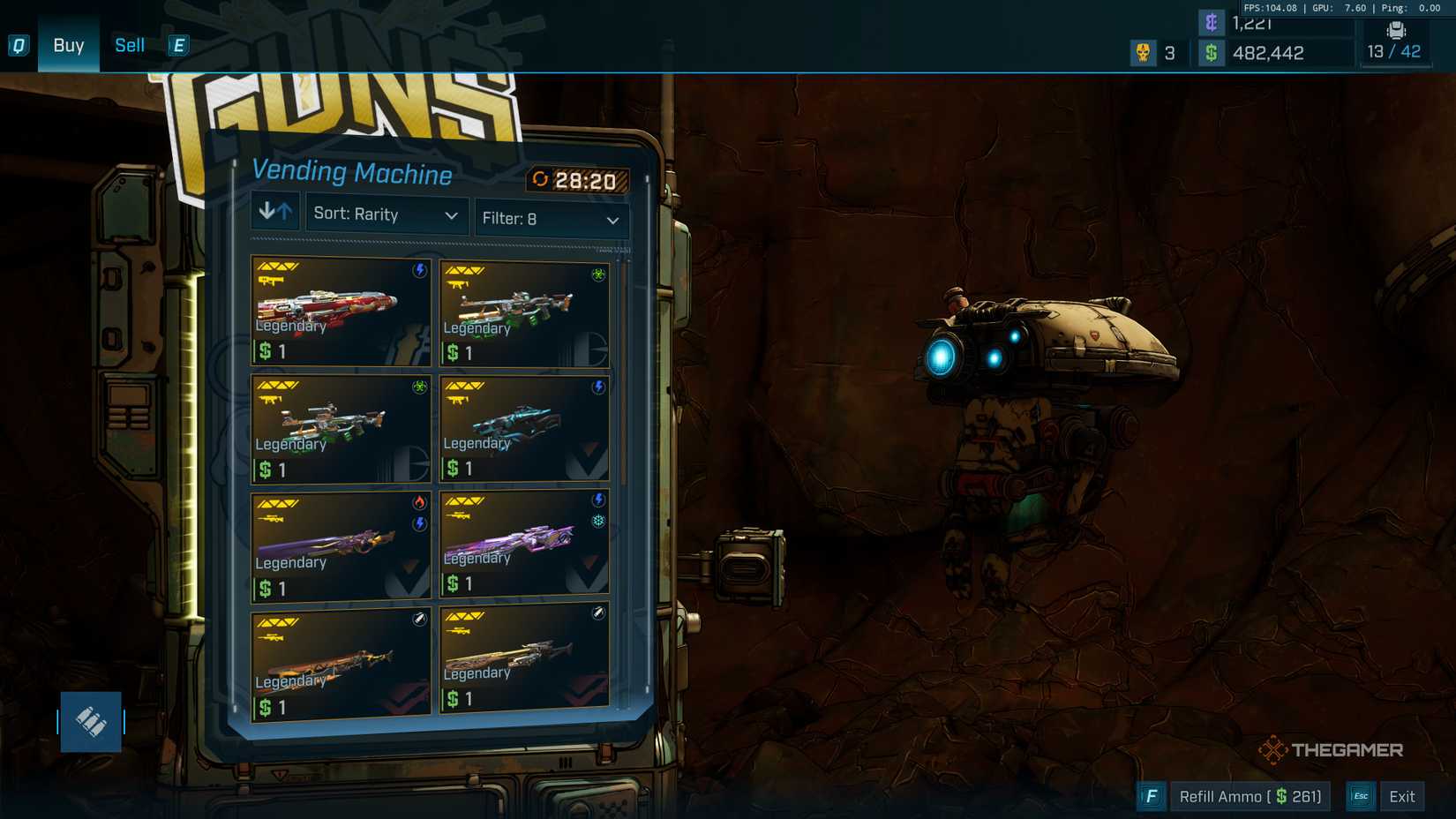
Task: Select the fire element icon on the purple sniper
Action: [418, 502]
